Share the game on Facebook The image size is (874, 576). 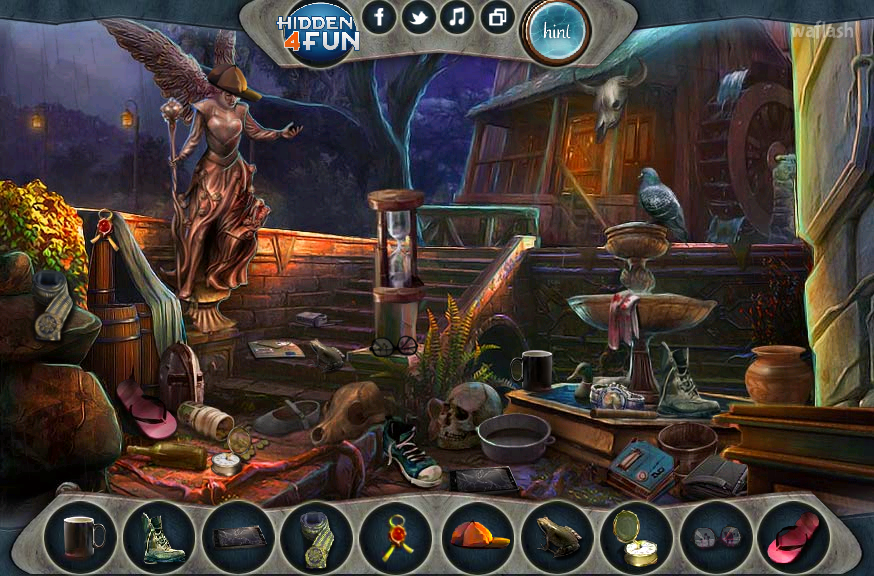click(x=379, y=17)
